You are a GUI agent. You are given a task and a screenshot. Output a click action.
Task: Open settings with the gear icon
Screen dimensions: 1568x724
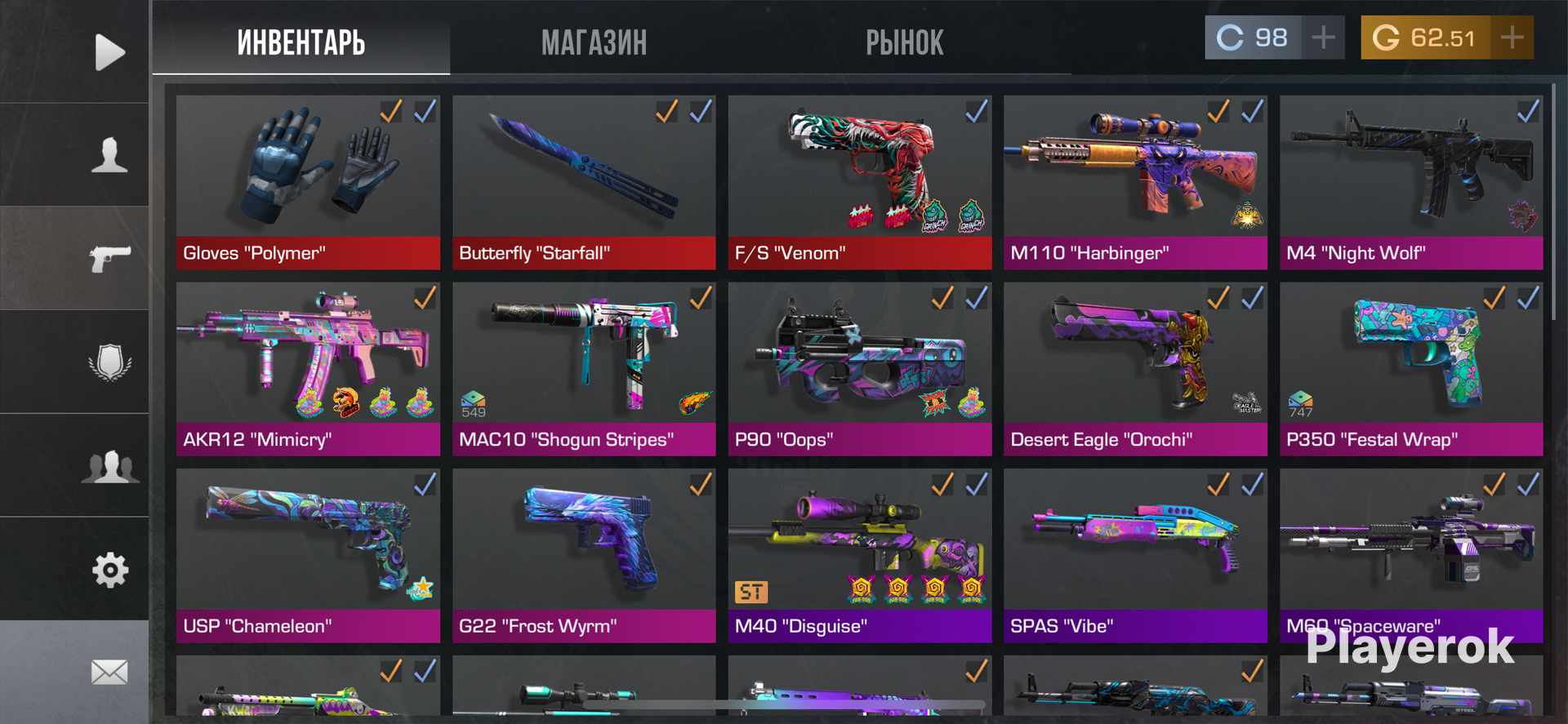109,570
